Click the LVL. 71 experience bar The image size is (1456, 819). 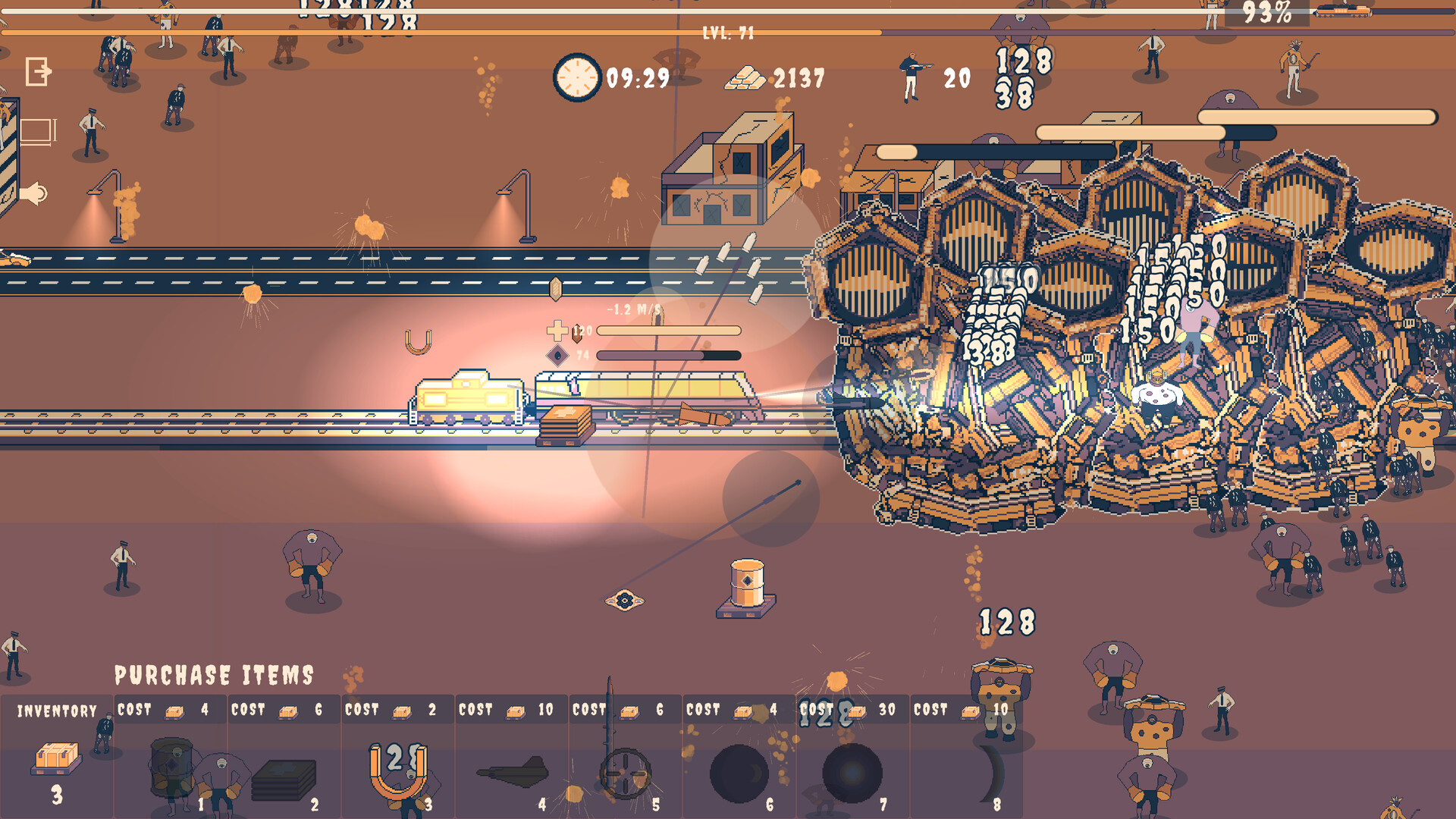point(728,33)
